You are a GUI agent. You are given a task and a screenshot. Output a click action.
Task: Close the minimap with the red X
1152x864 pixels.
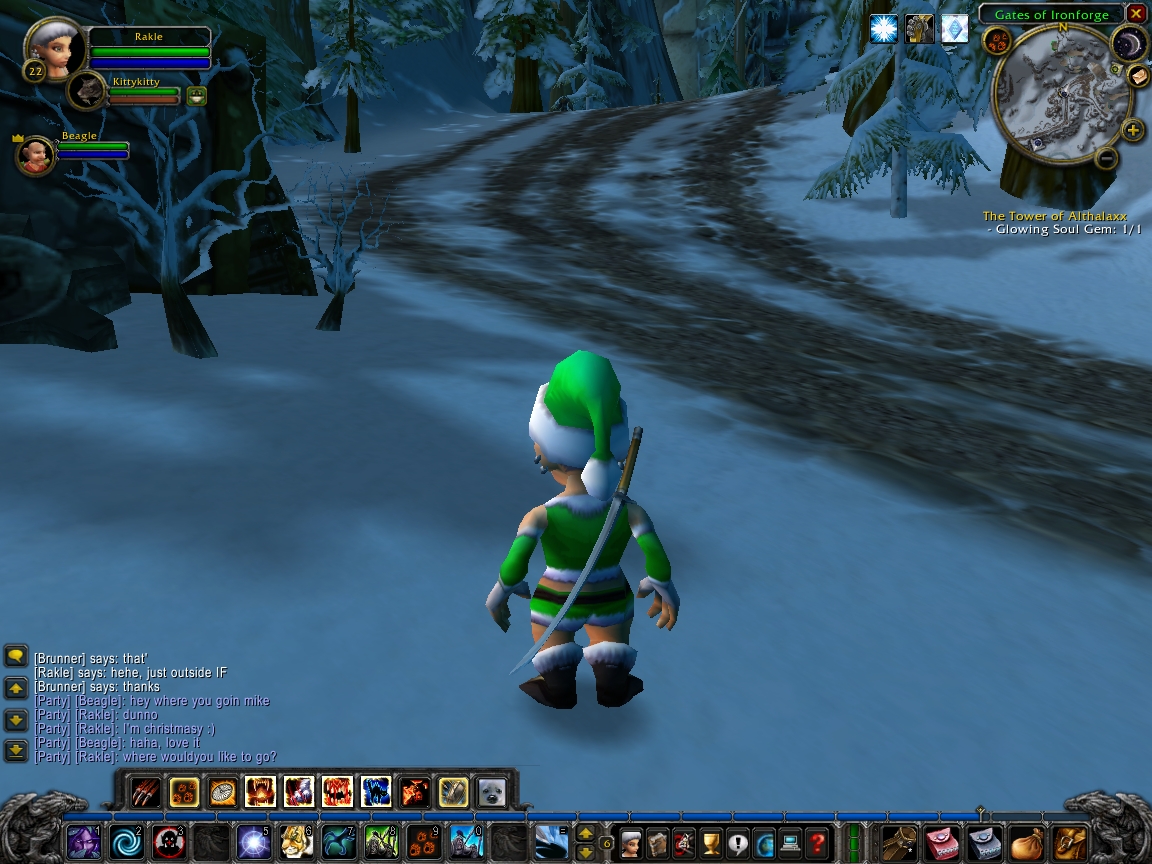pyautogui.click(x=1135, y=14)
